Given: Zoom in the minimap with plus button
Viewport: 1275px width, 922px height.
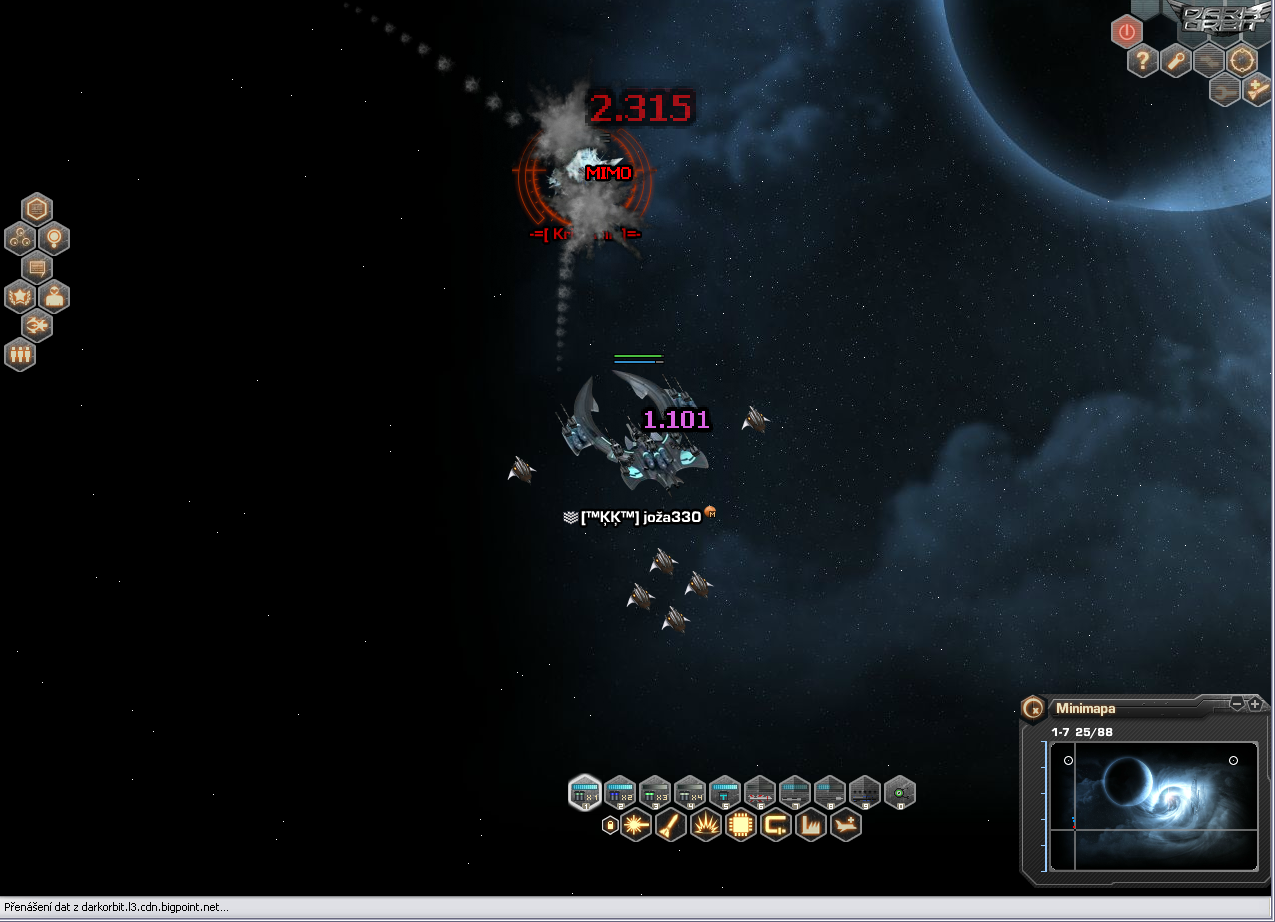Looking at the screenshot, I should point(1255,704).
